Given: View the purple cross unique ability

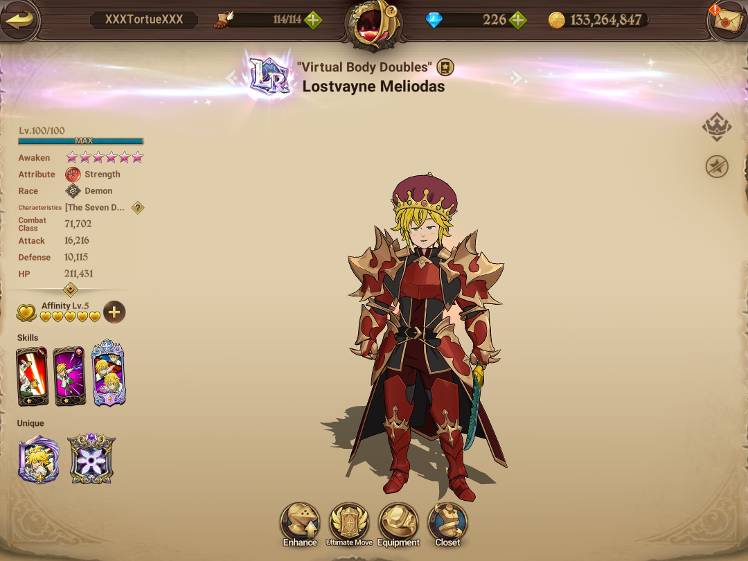Looking at the screenshot, I should pyautogui.click(x=90, y=459).
